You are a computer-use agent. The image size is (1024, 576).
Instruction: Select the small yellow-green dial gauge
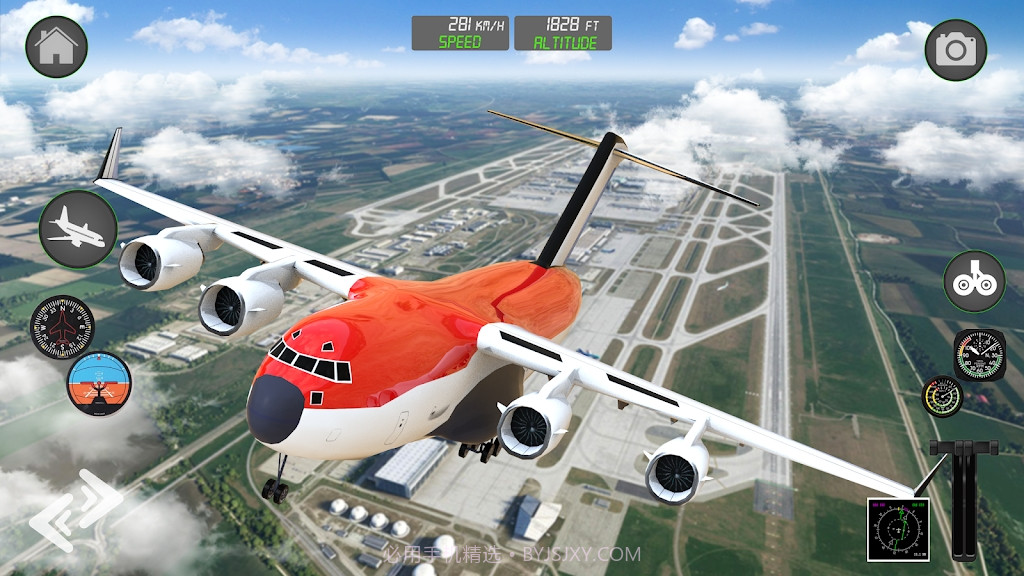(942, 397)
